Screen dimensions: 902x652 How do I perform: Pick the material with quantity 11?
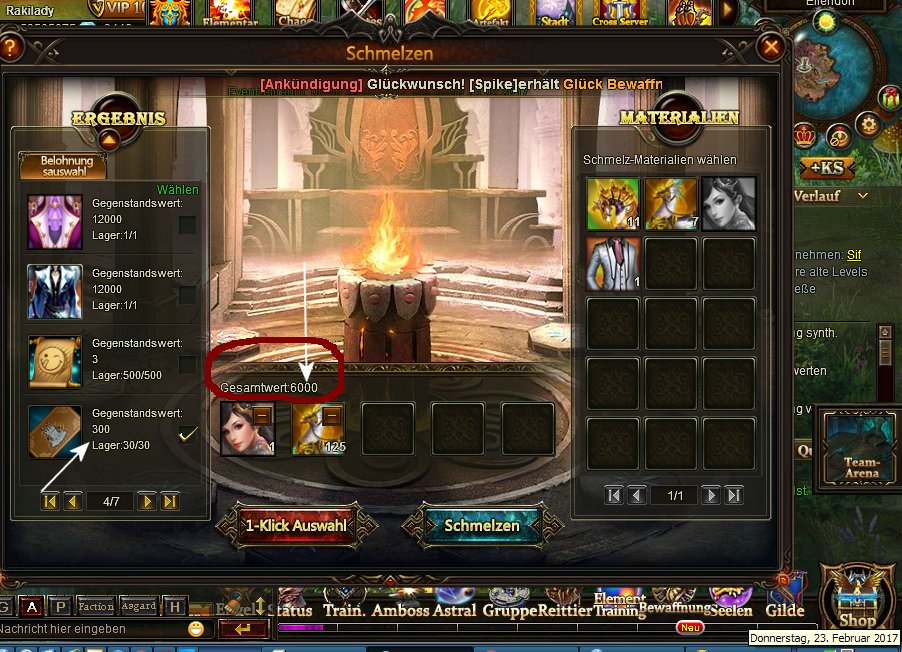[x=613, y=203]
